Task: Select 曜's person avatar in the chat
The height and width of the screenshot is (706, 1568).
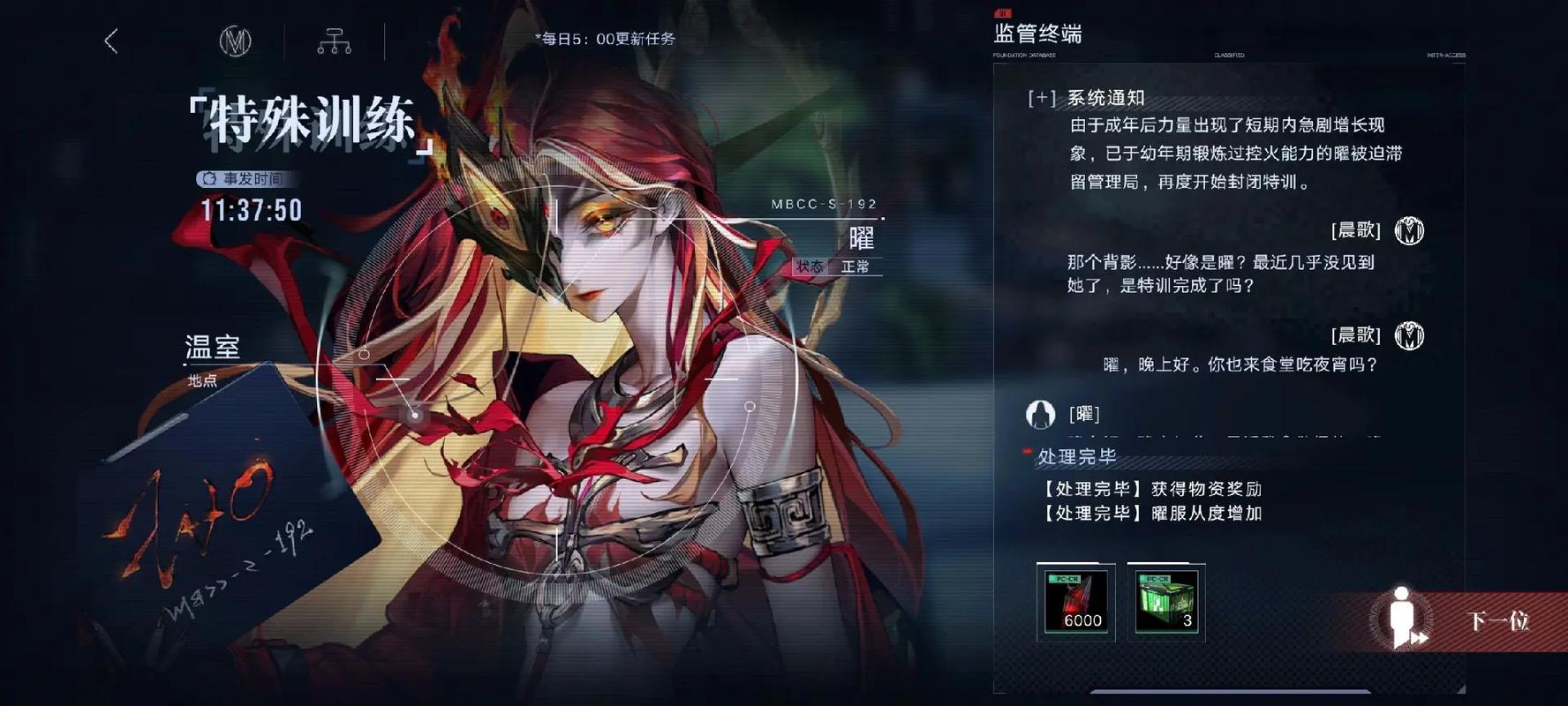Action: point(1042,412)
